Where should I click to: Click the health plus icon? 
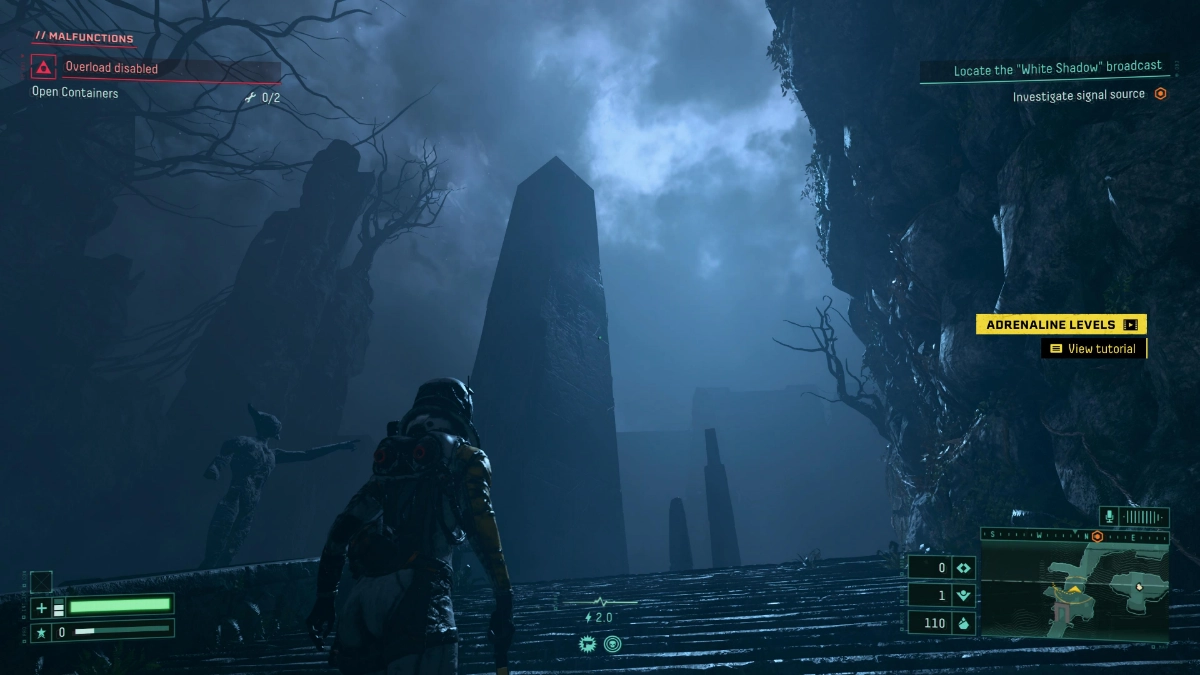41,607
